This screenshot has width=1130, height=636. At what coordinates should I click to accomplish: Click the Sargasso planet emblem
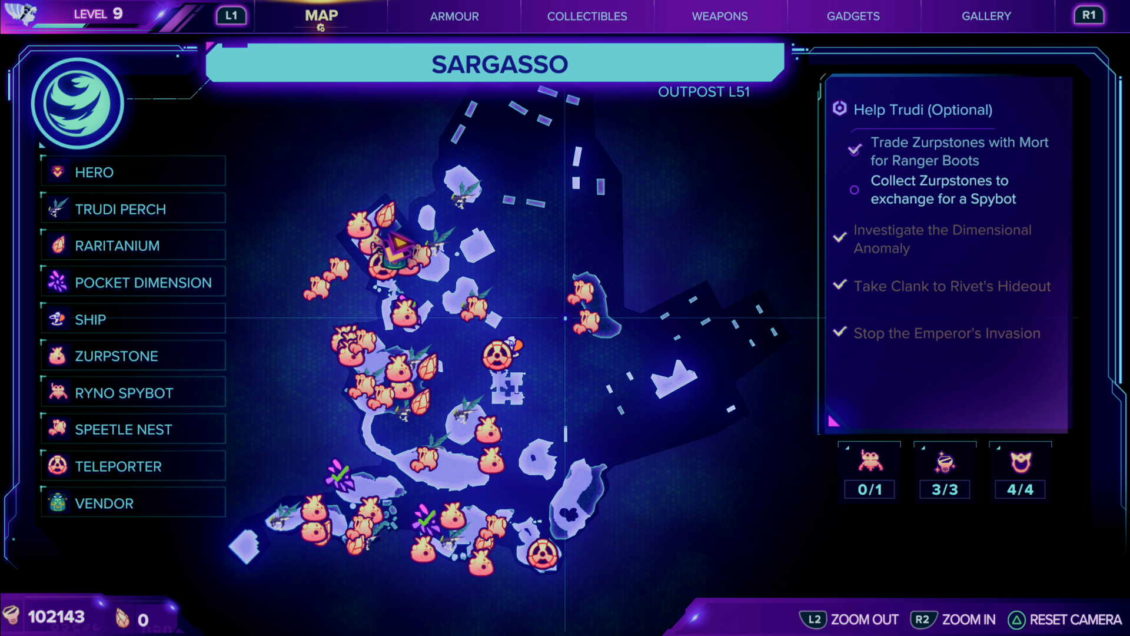point(77,102)
